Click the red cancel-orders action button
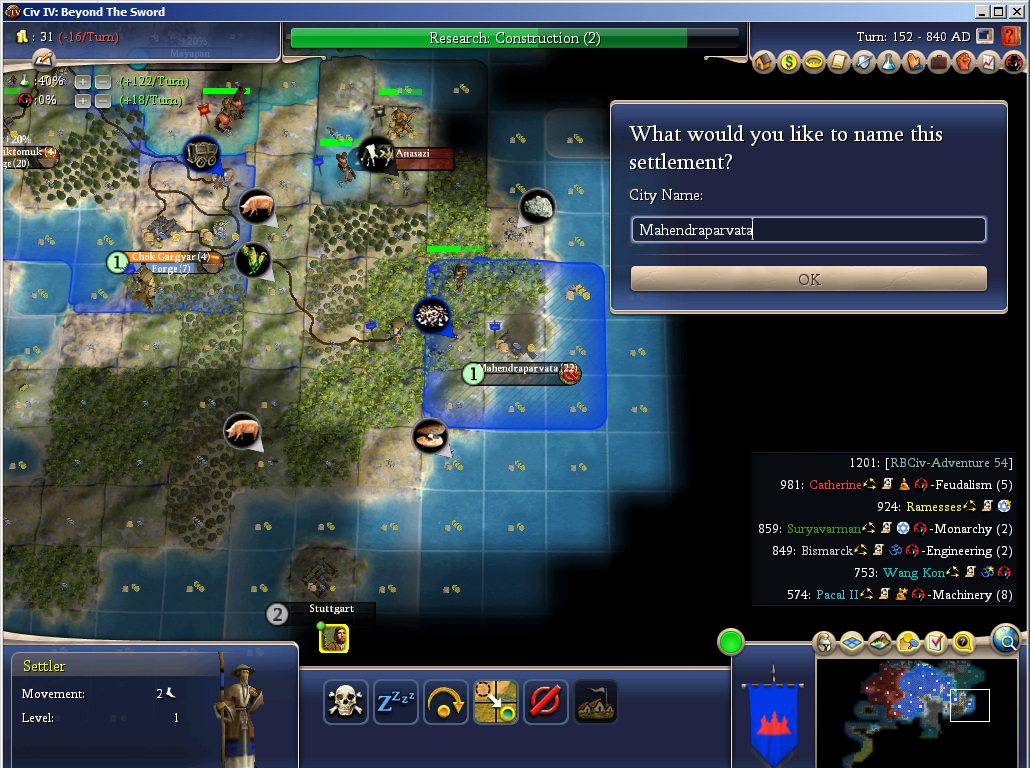Image resolution: width=1030 pixels, height=768 pixels. tap(546, 702)
